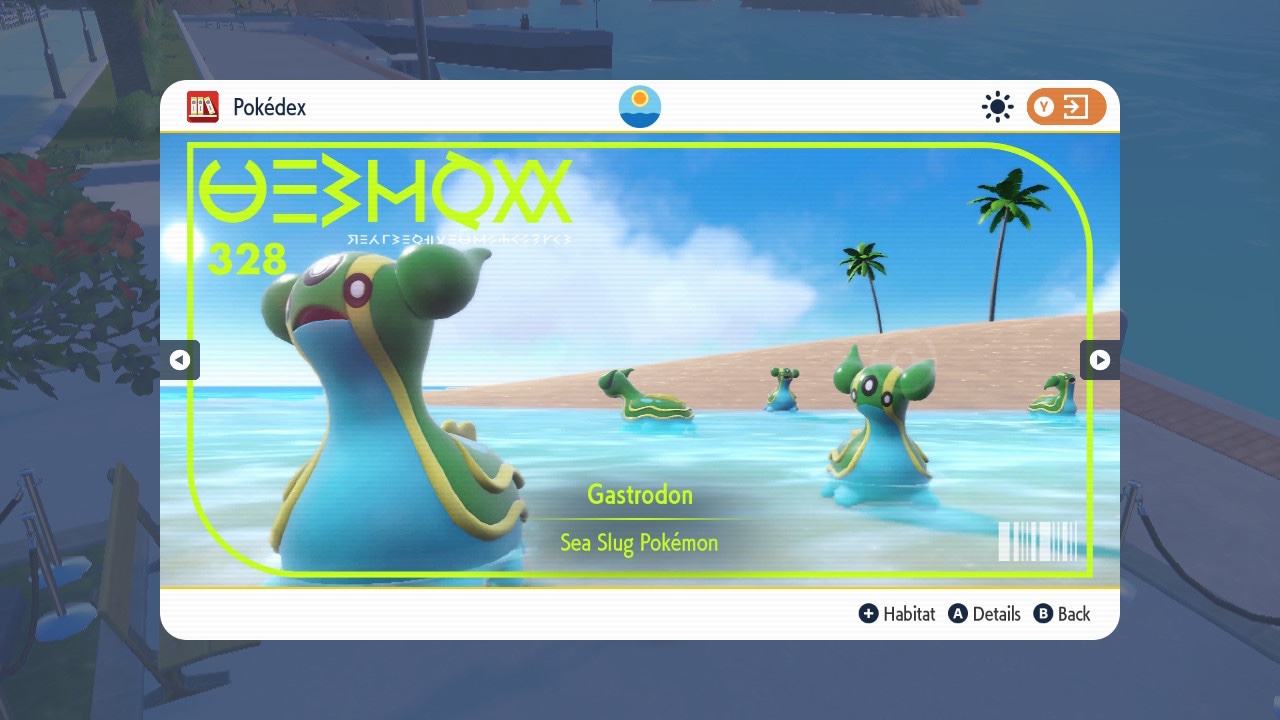The width and height of the screenshot is (1280, 720).
Task: Toggle the sun brightness icon
Action: tap(997, 107)
